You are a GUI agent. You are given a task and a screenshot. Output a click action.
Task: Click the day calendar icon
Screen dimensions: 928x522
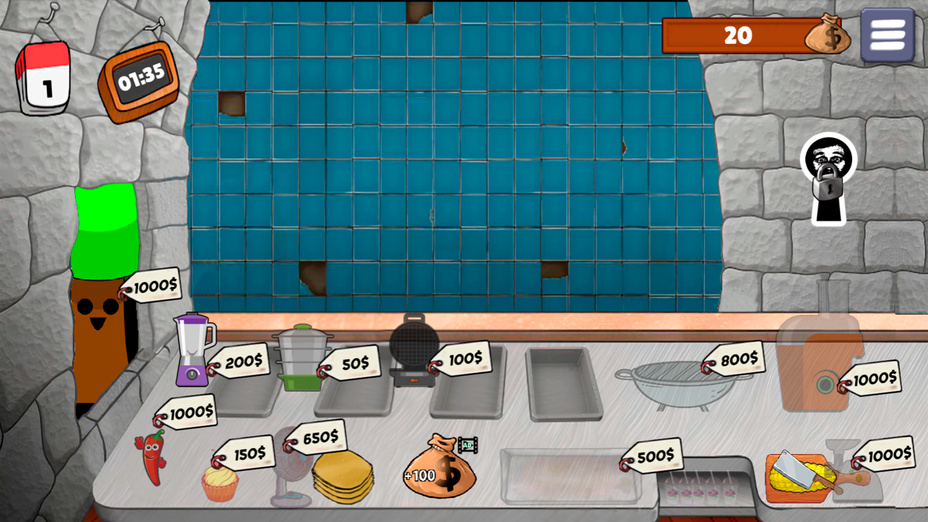[x=43, y=79]
